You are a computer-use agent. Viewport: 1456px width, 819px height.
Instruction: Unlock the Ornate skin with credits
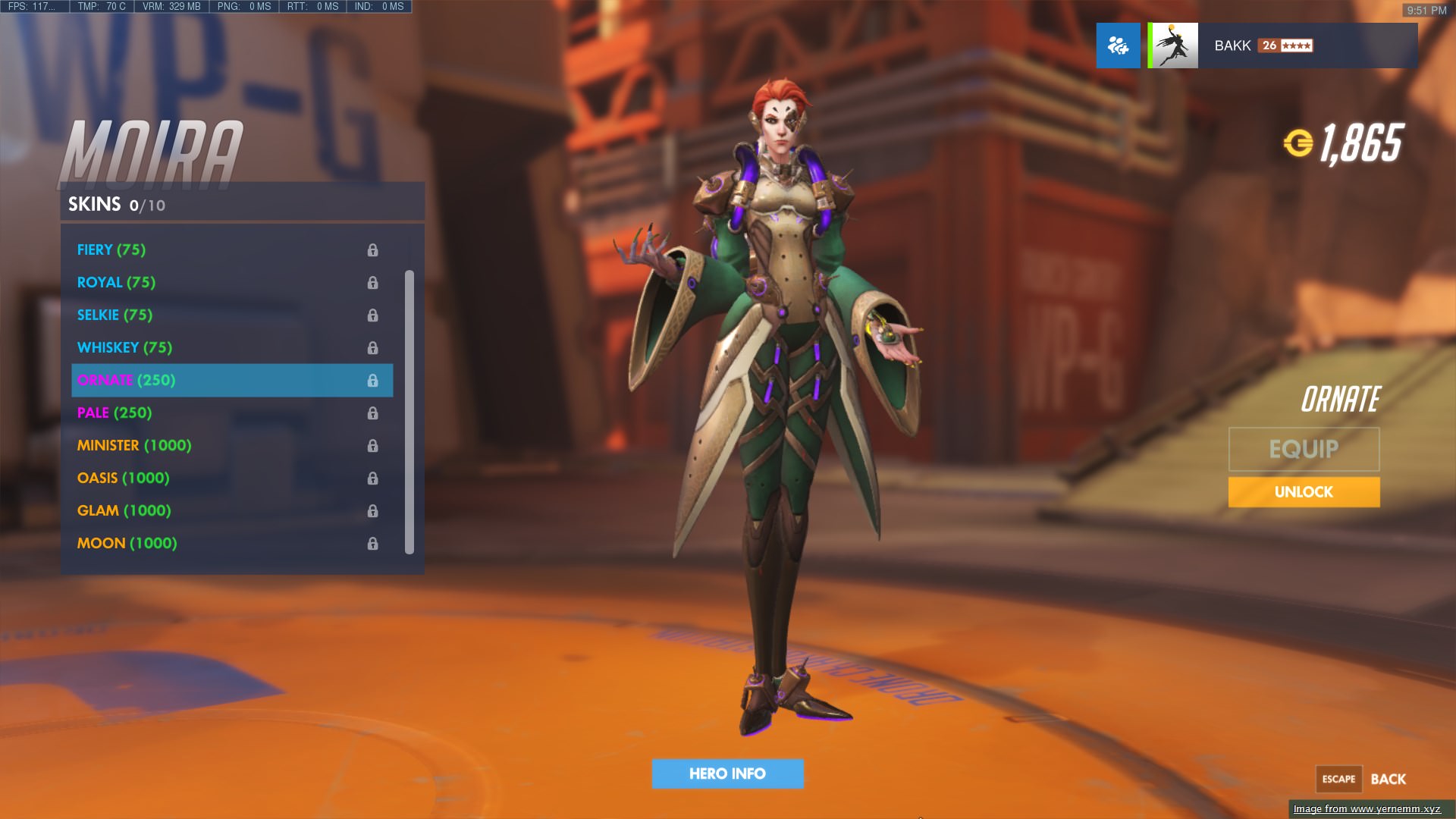(x=1304, y=491)
